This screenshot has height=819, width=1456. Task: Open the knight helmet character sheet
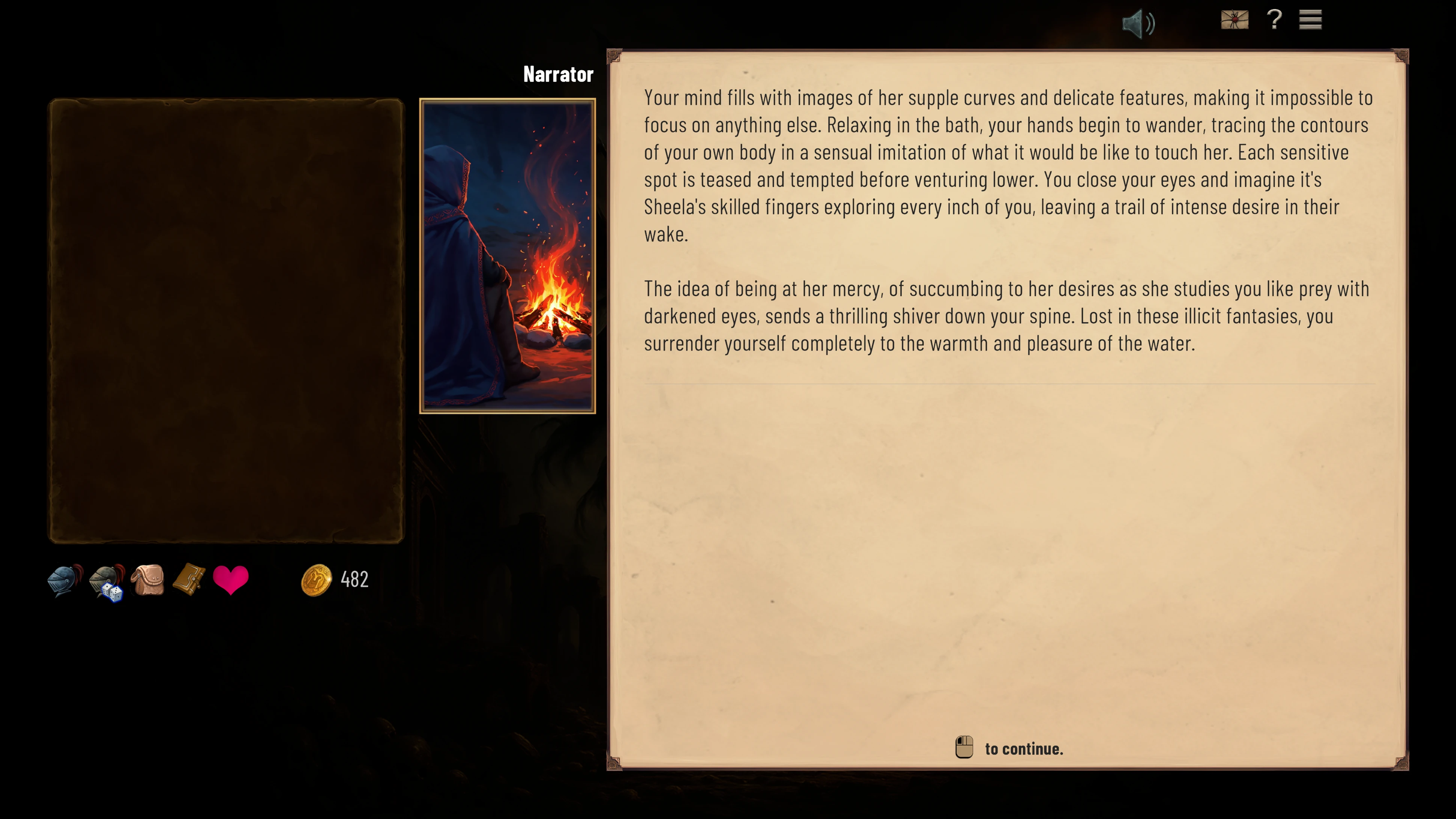(65, 580)
